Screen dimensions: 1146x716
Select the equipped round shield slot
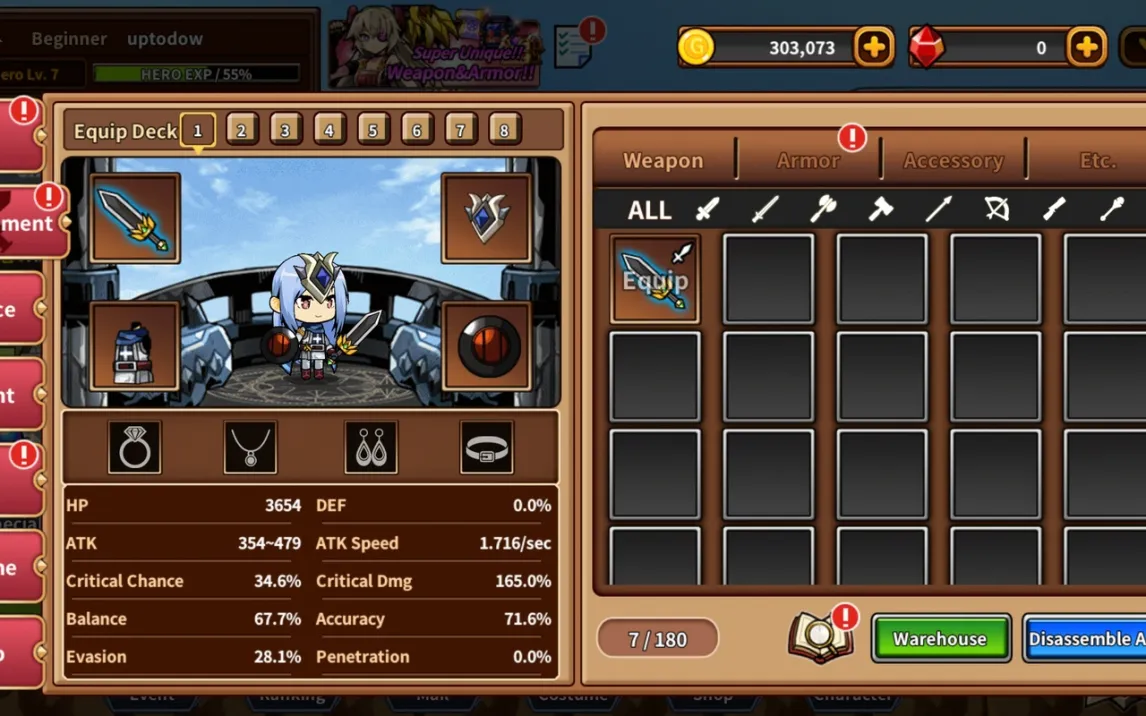[x=486, y=346]
